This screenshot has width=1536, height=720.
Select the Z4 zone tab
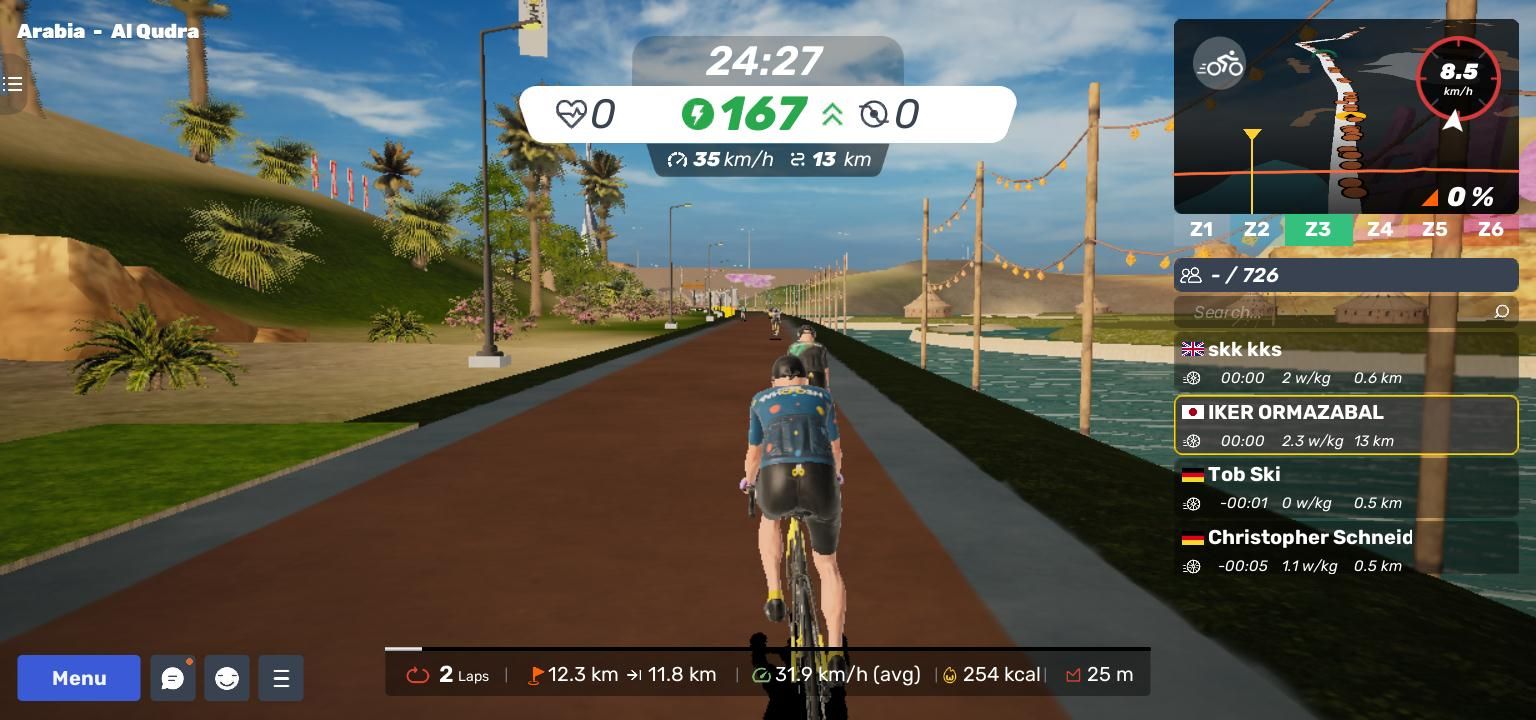(1380, 230)
